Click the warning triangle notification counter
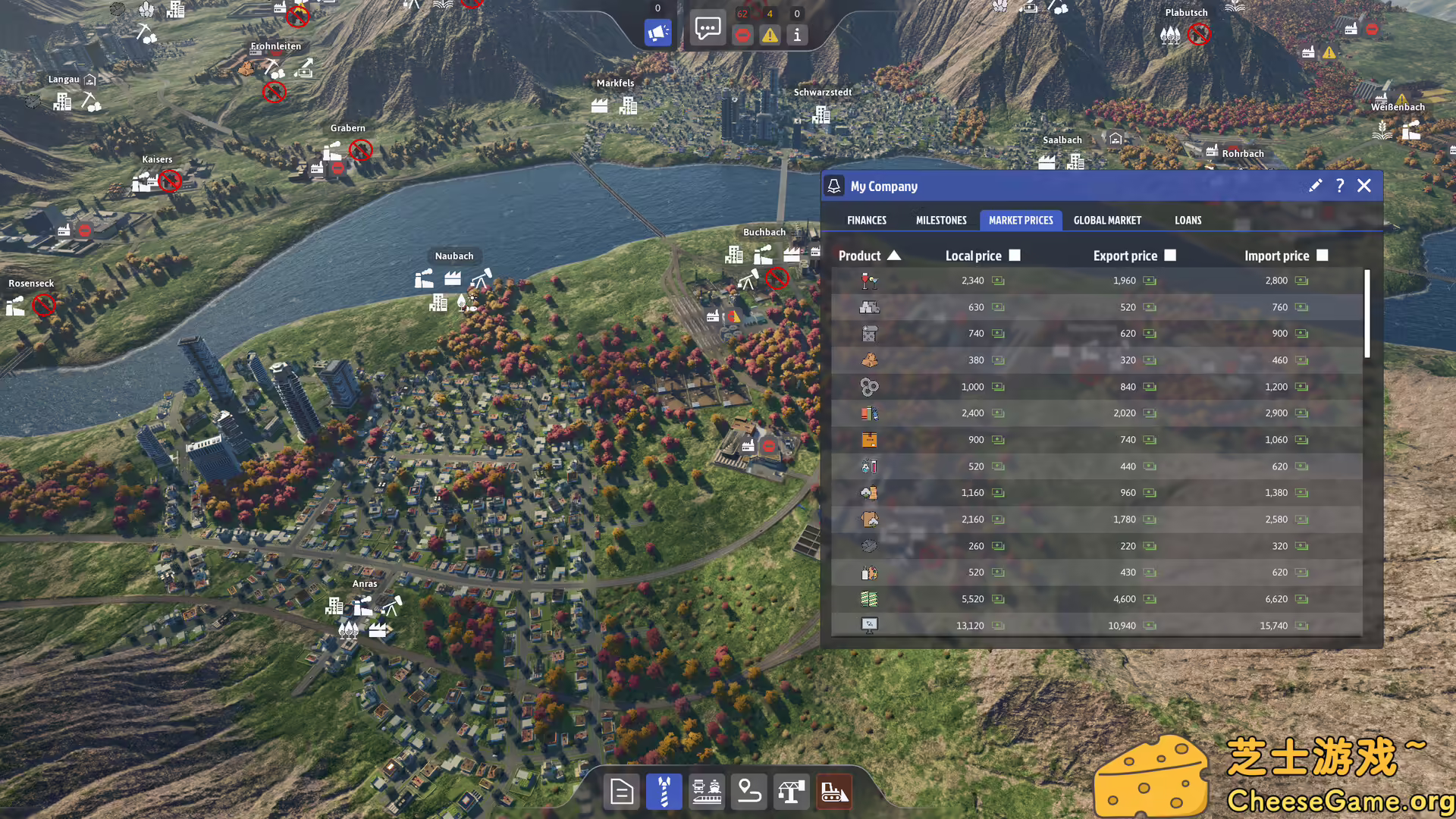1456x819 pixels. click(x=770, y=35)
